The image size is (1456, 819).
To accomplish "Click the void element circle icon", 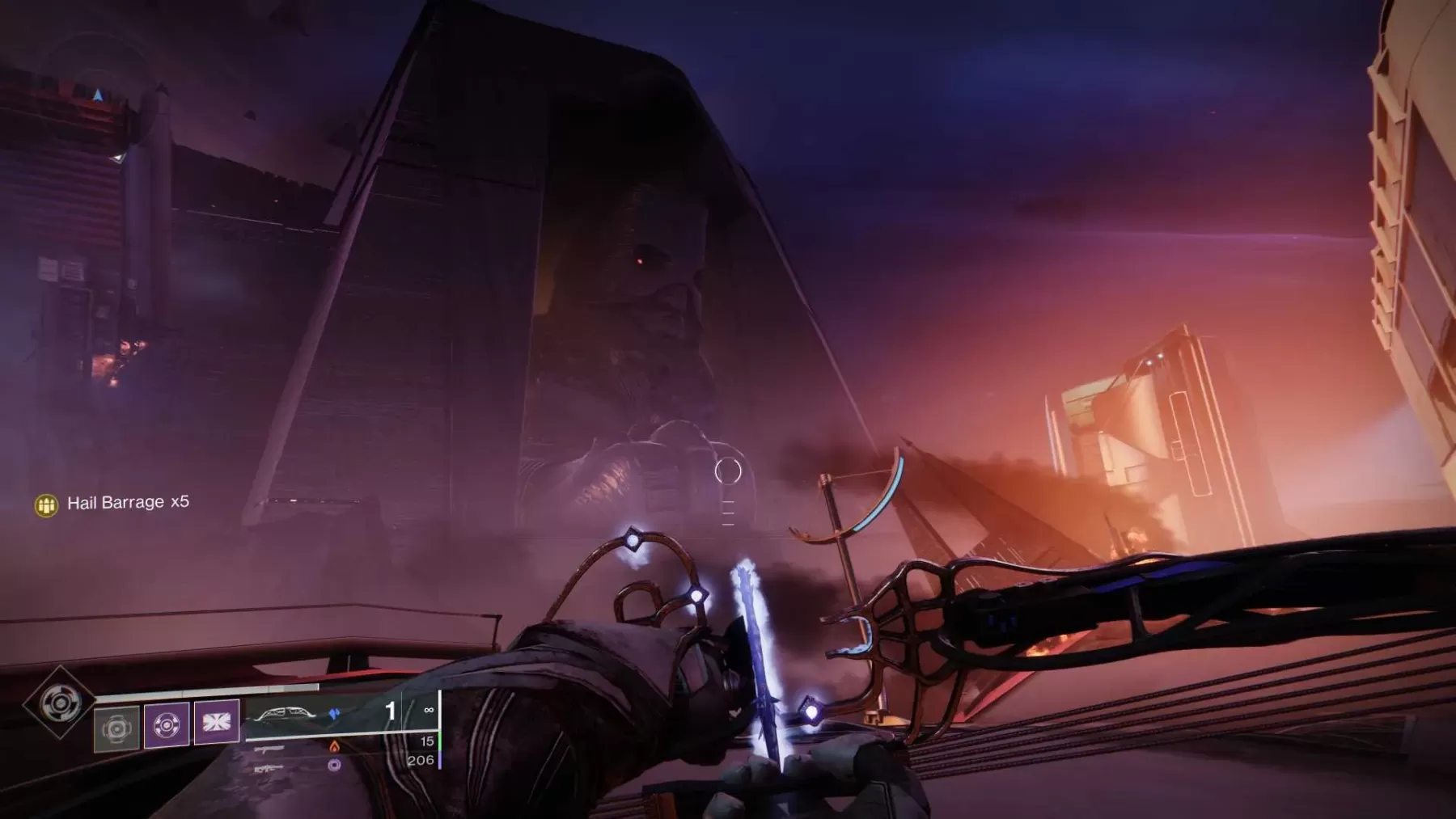I will (x=334, y=766).
